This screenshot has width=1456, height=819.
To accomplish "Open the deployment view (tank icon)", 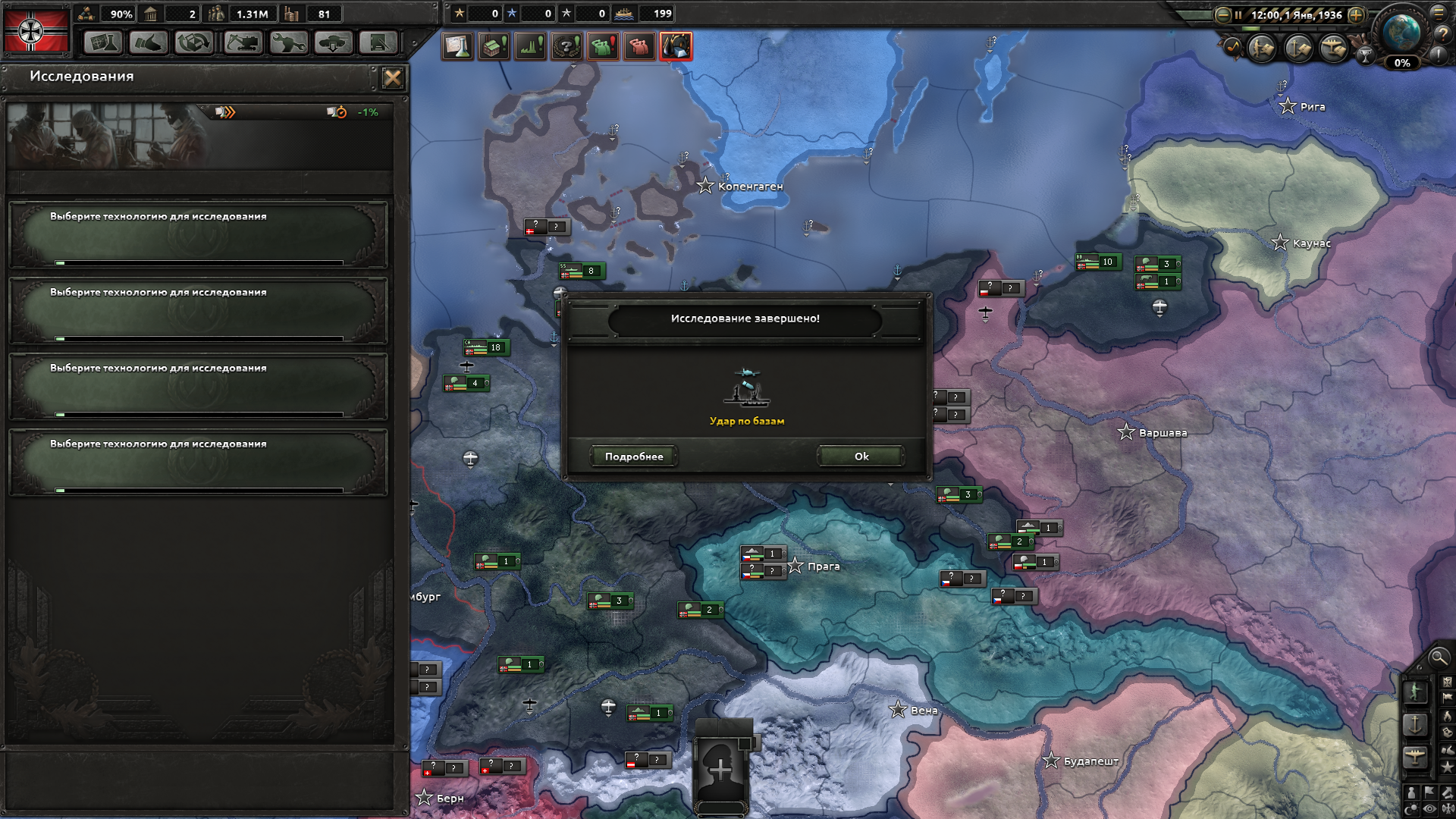I will pos(332,43).
